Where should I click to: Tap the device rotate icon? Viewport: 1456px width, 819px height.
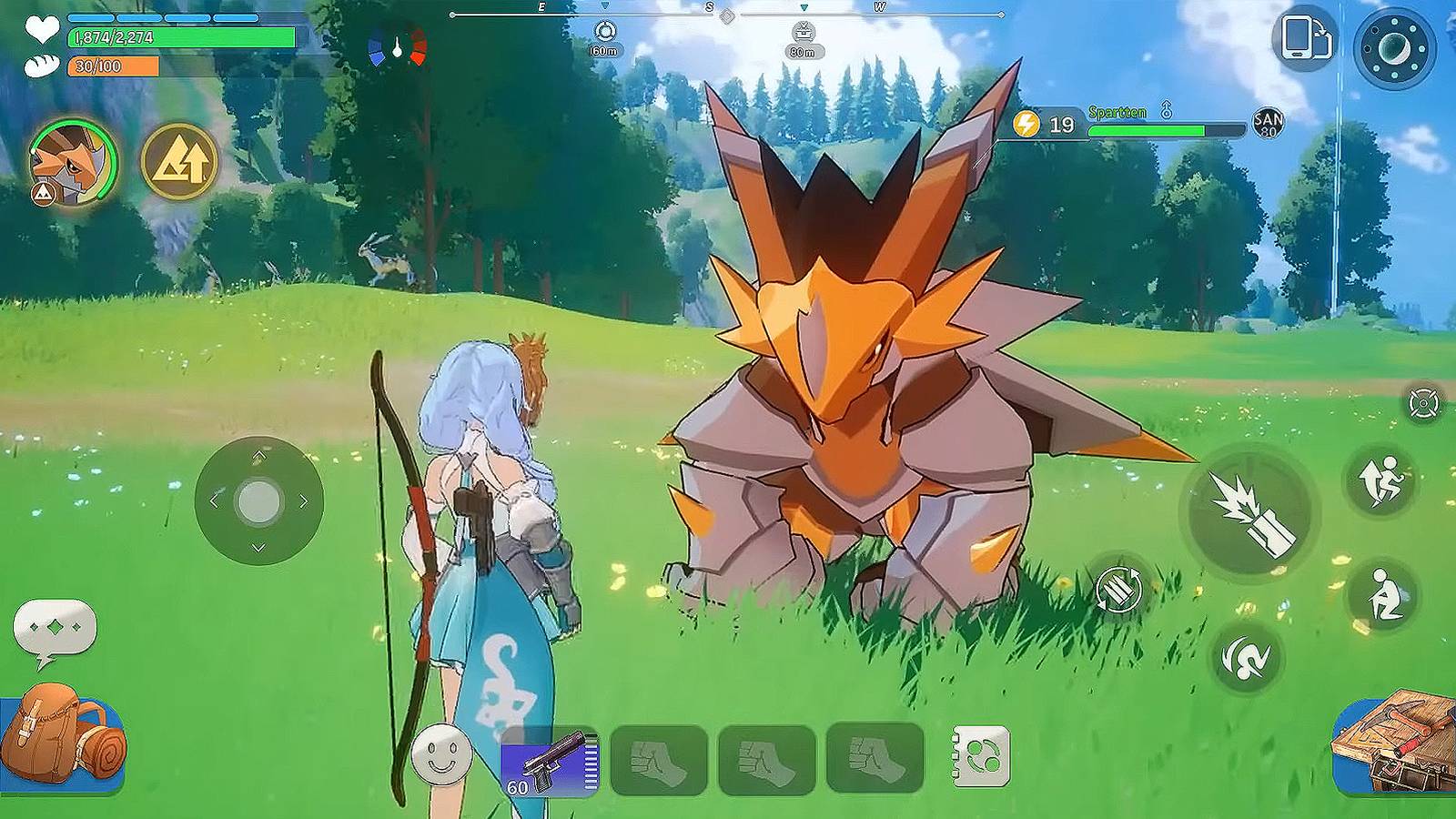click(x=1306, y=39)
